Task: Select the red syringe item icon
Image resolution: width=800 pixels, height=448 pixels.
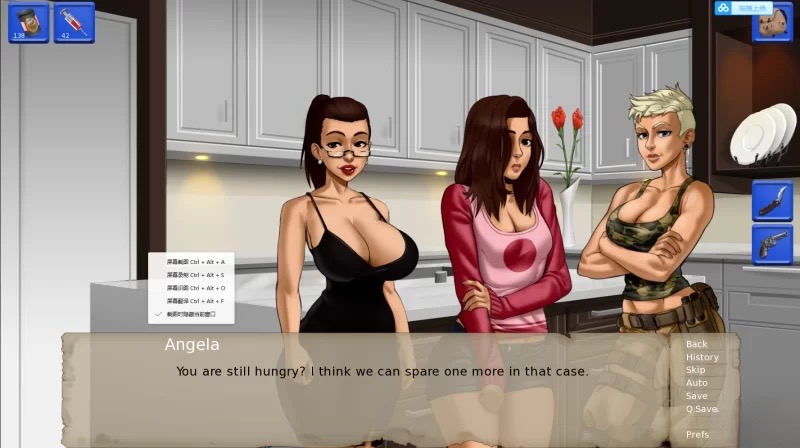Action: pos(73,22)
